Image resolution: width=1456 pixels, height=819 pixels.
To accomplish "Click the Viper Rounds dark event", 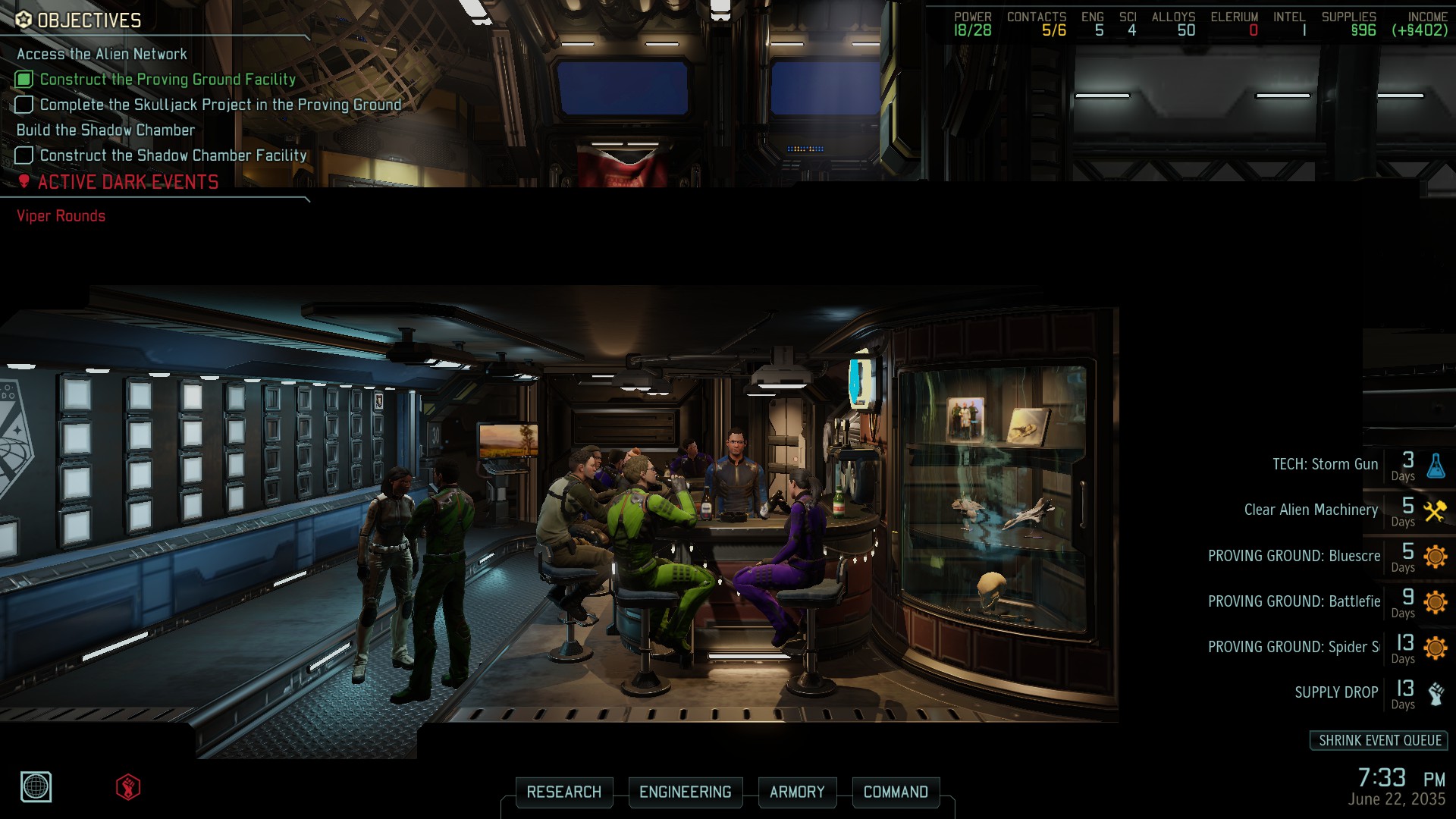I will pyautogui.click(x=60, y=215).
